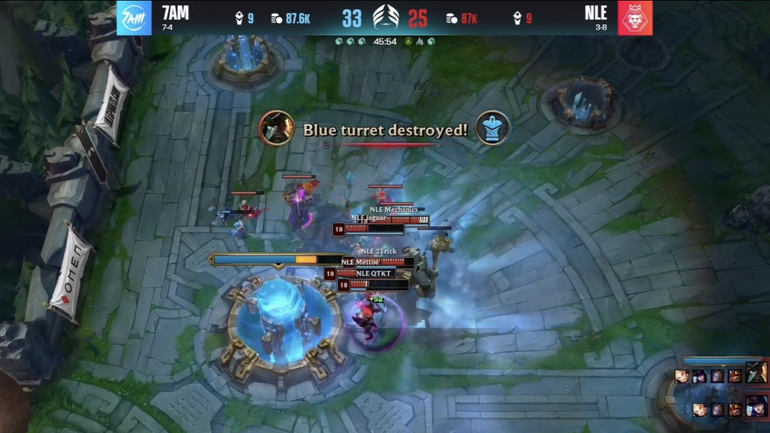770x433 pixels.
Task: Select the large purple-haired champion portrait
Action: 756,405
